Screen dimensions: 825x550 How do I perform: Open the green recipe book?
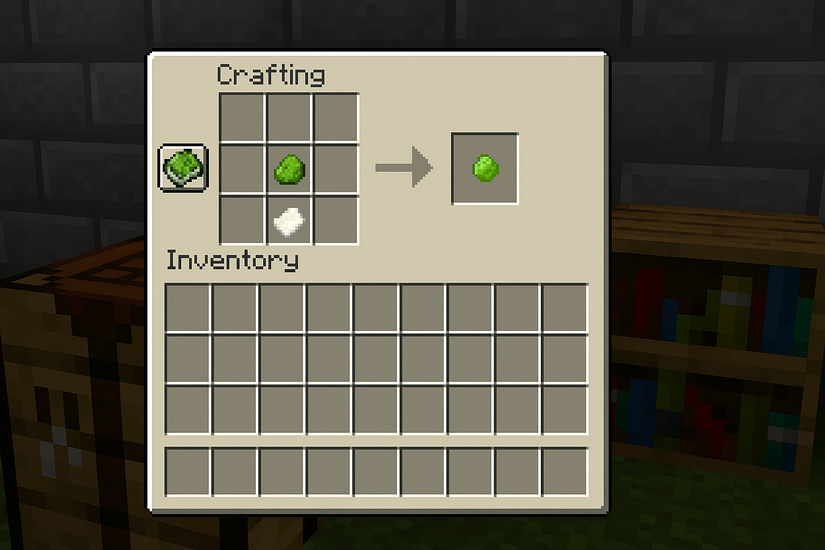183,167
